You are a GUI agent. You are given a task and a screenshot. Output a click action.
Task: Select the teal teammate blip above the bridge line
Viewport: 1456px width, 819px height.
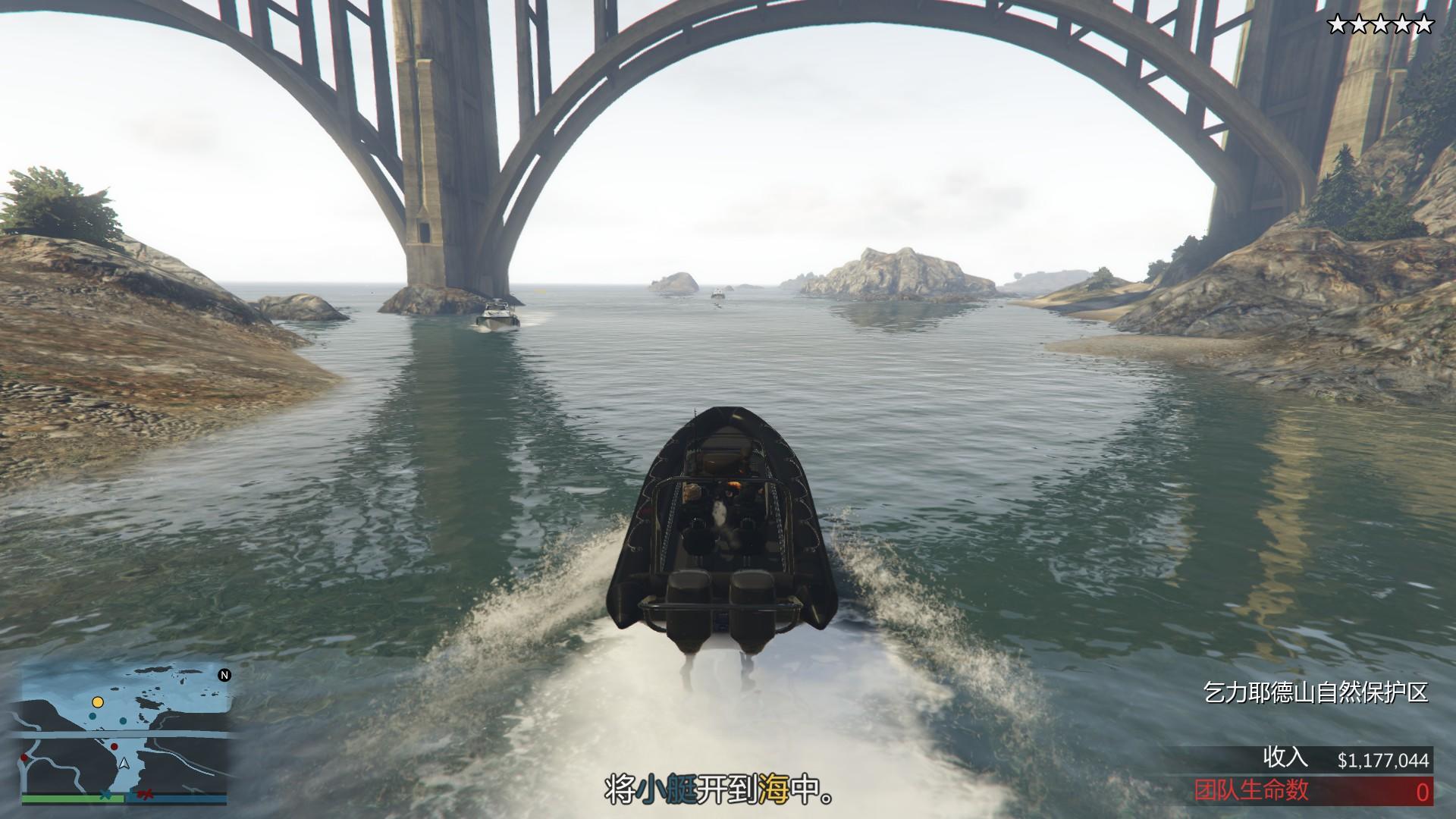coord(92,716)
